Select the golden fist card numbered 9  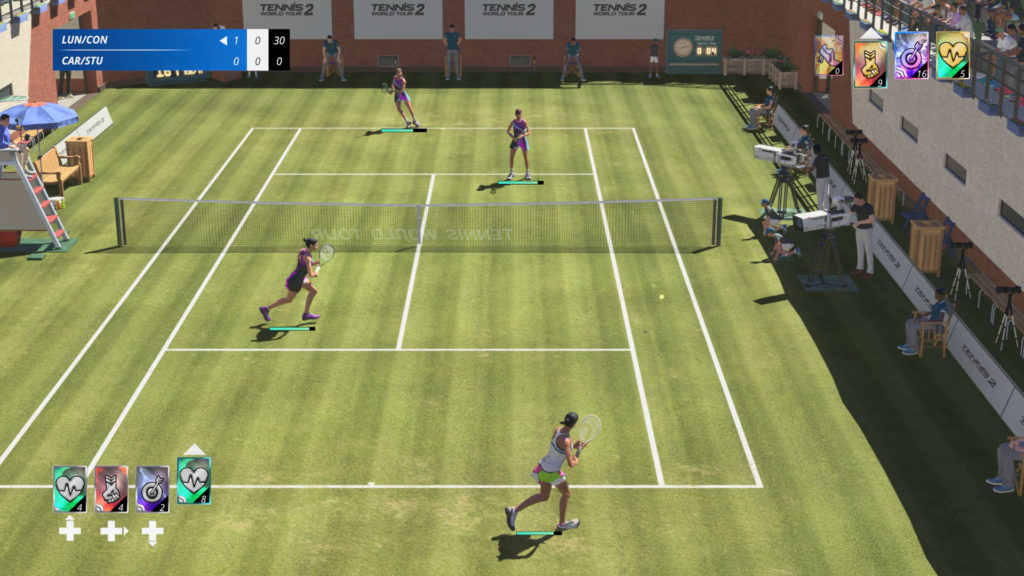pos(870,62)
